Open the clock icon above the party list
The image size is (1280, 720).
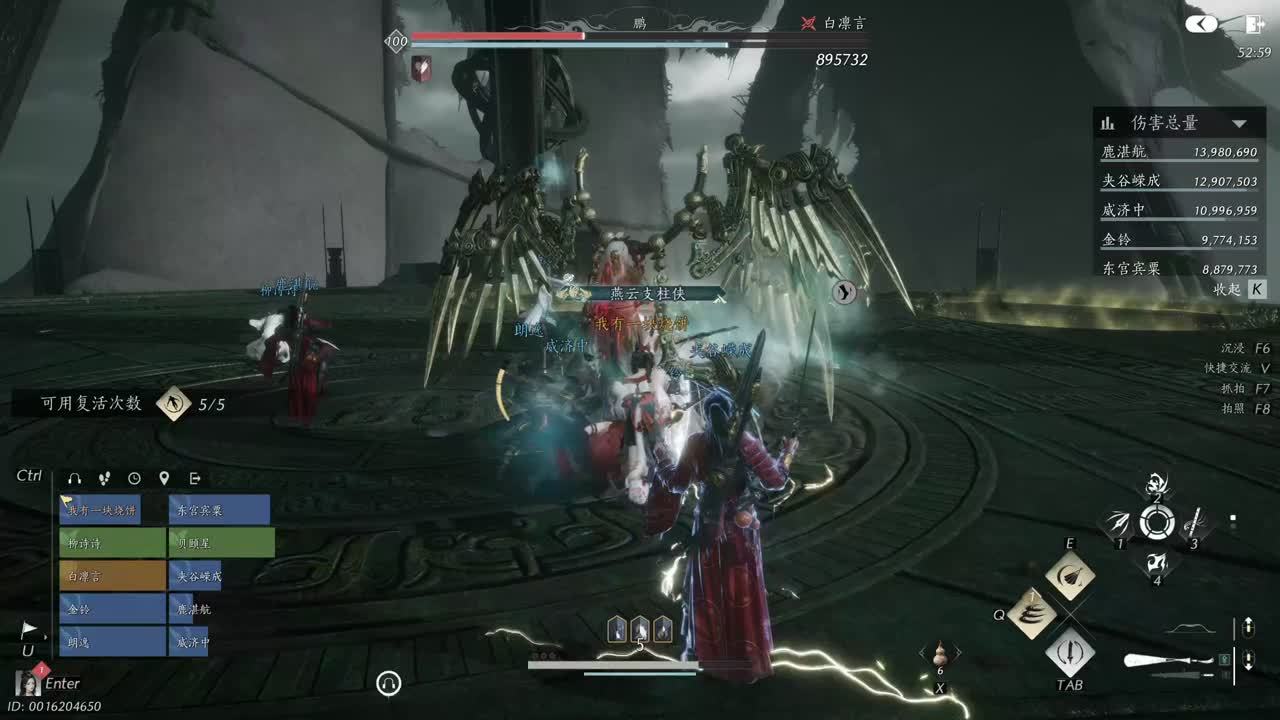[134, 479]
